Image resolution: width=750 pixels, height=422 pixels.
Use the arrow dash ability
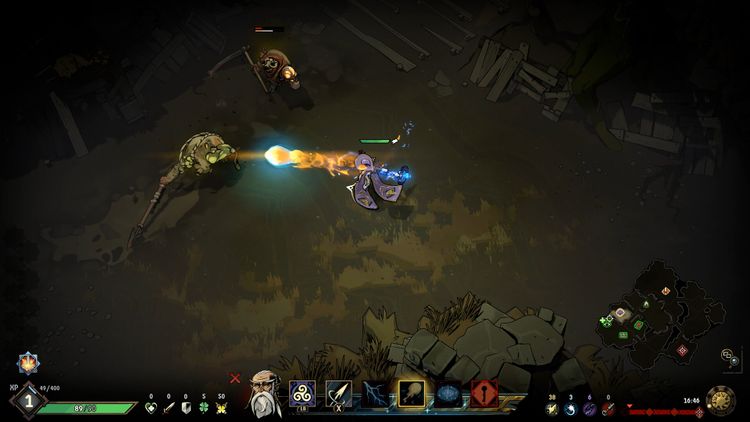click(338, 394)
